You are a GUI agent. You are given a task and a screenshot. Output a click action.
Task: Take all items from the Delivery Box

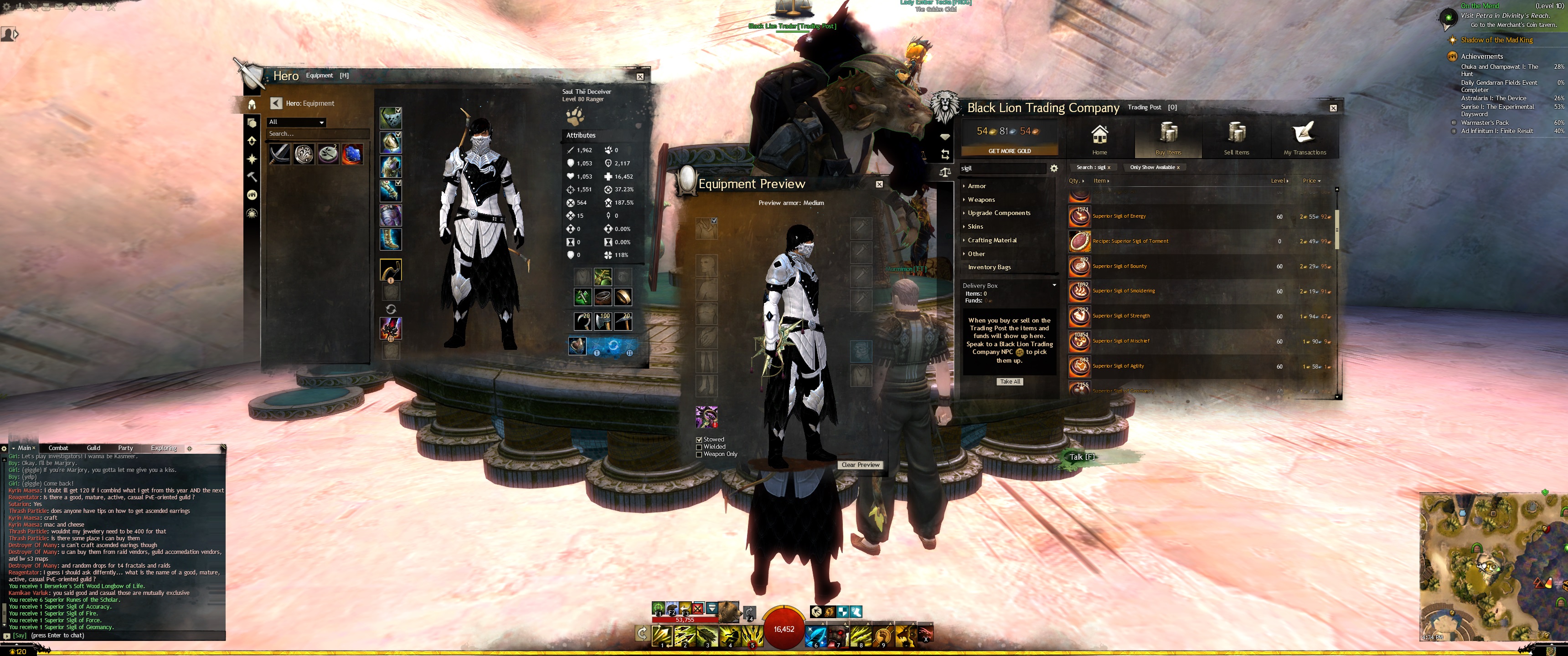tap(1010, 382)
